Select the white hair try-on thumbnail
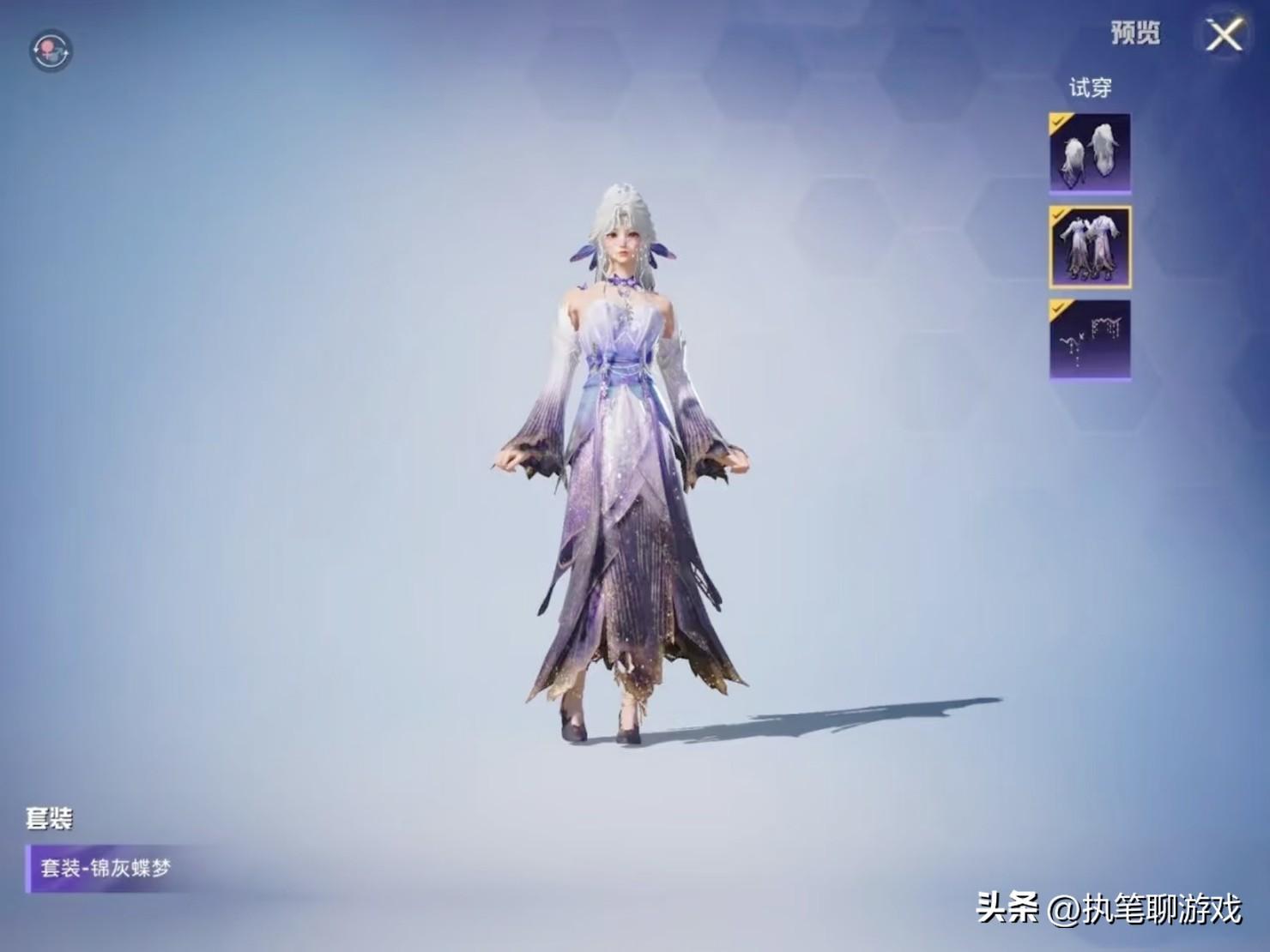Screen dimensions: 1270x952 (x=1090, y=154)
